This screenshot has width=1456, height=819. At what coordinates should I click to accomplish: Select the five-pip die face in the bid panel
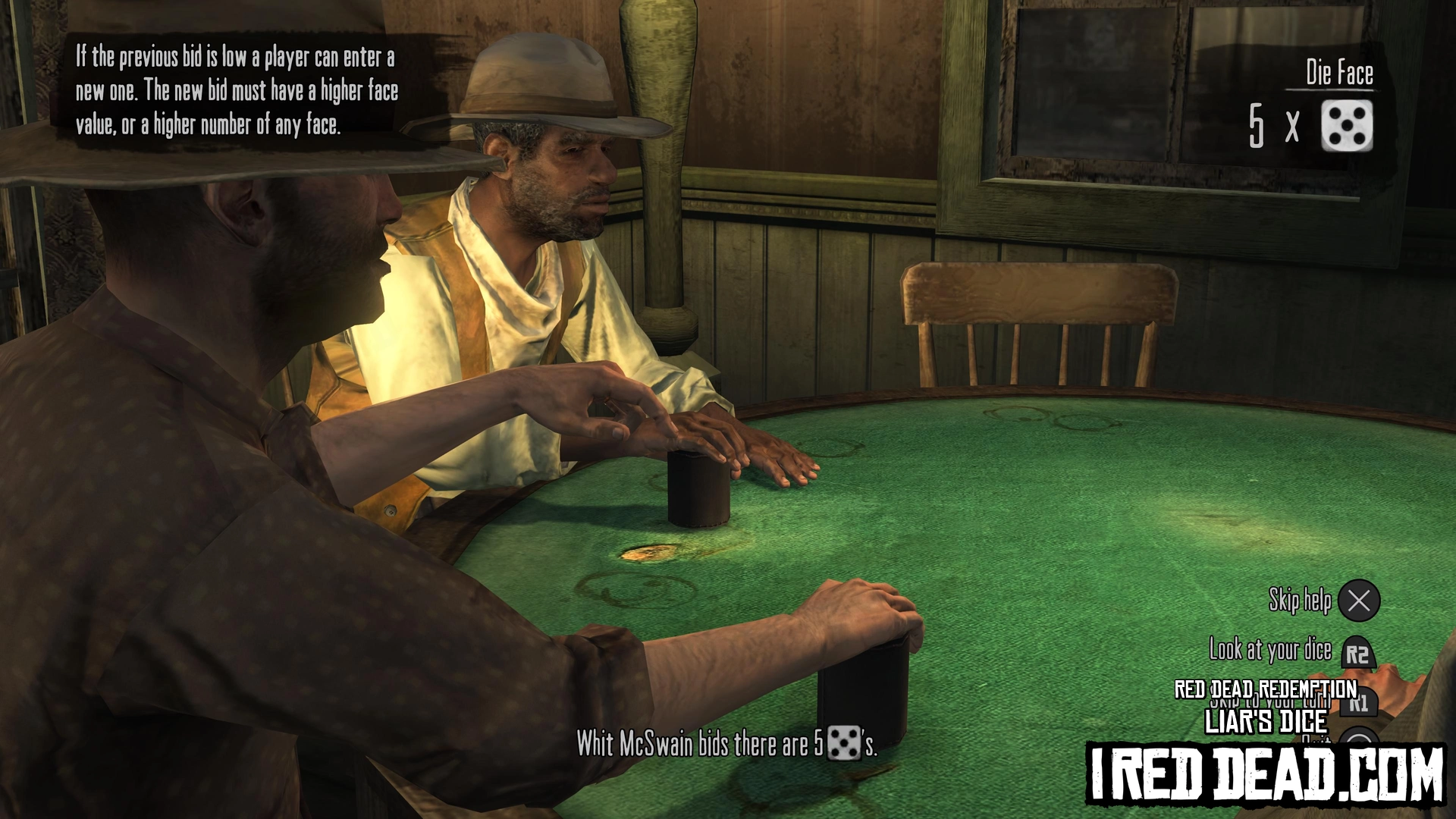click(1346, 126)
